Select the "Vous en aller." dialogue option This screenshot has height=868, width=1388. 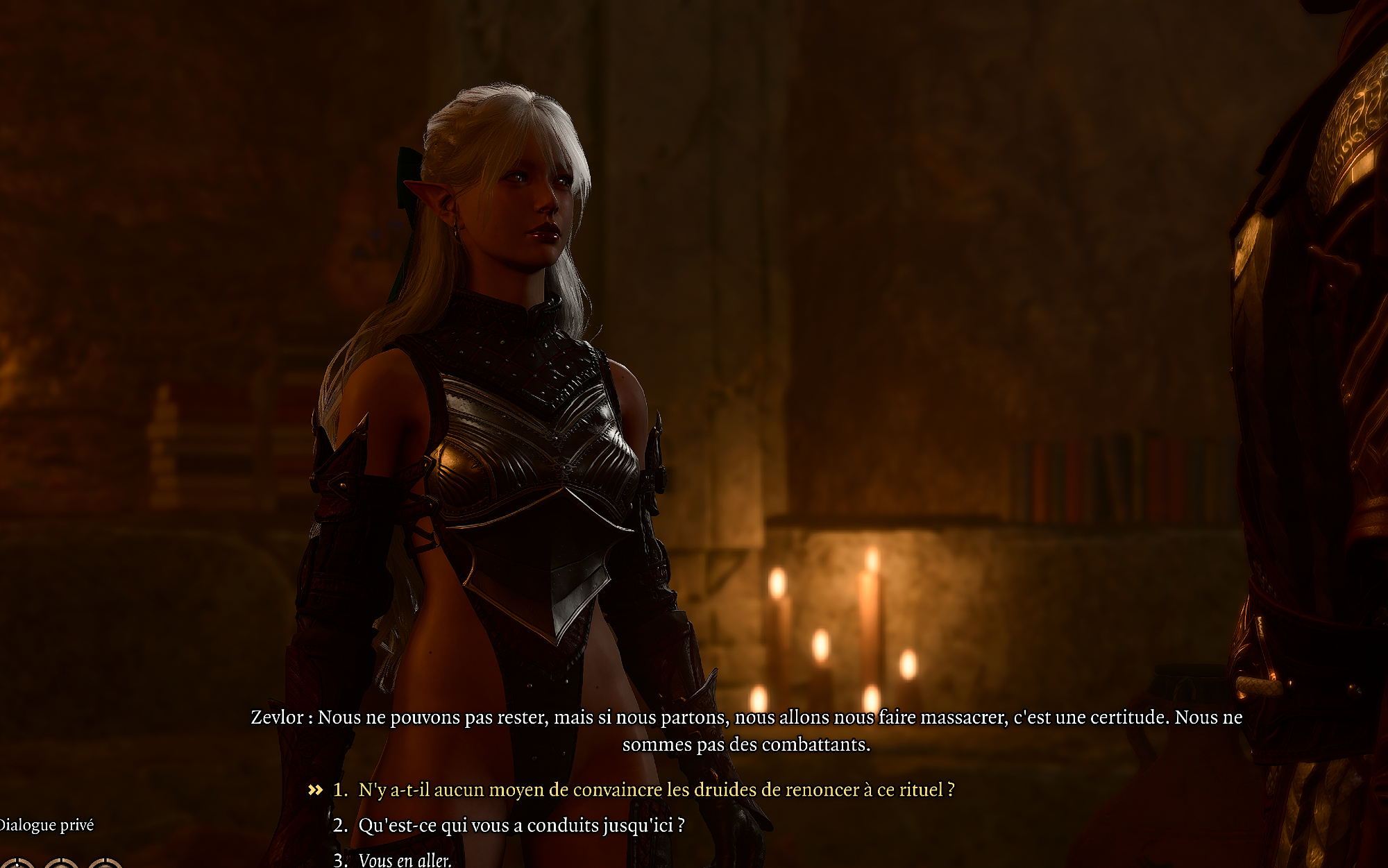(x=405, y=860)
